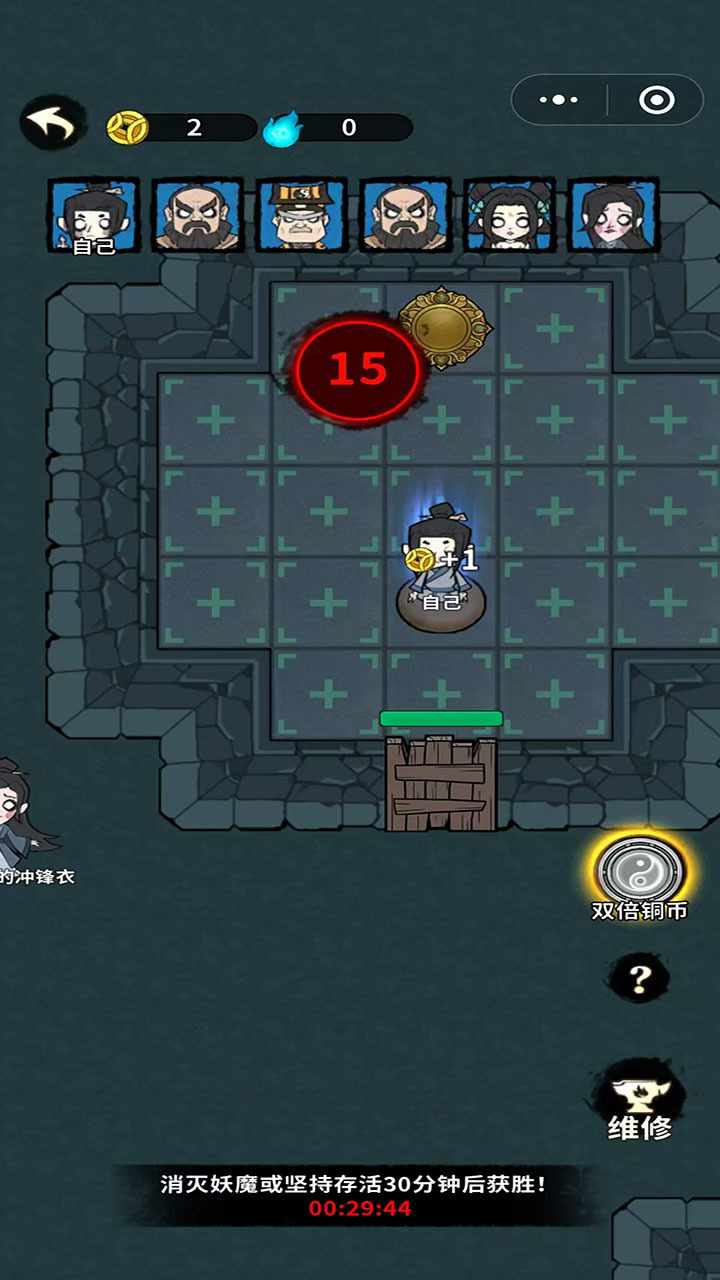Select the girl with hair buns portrait
720x1280 pixels.
[x=509, y=215]
